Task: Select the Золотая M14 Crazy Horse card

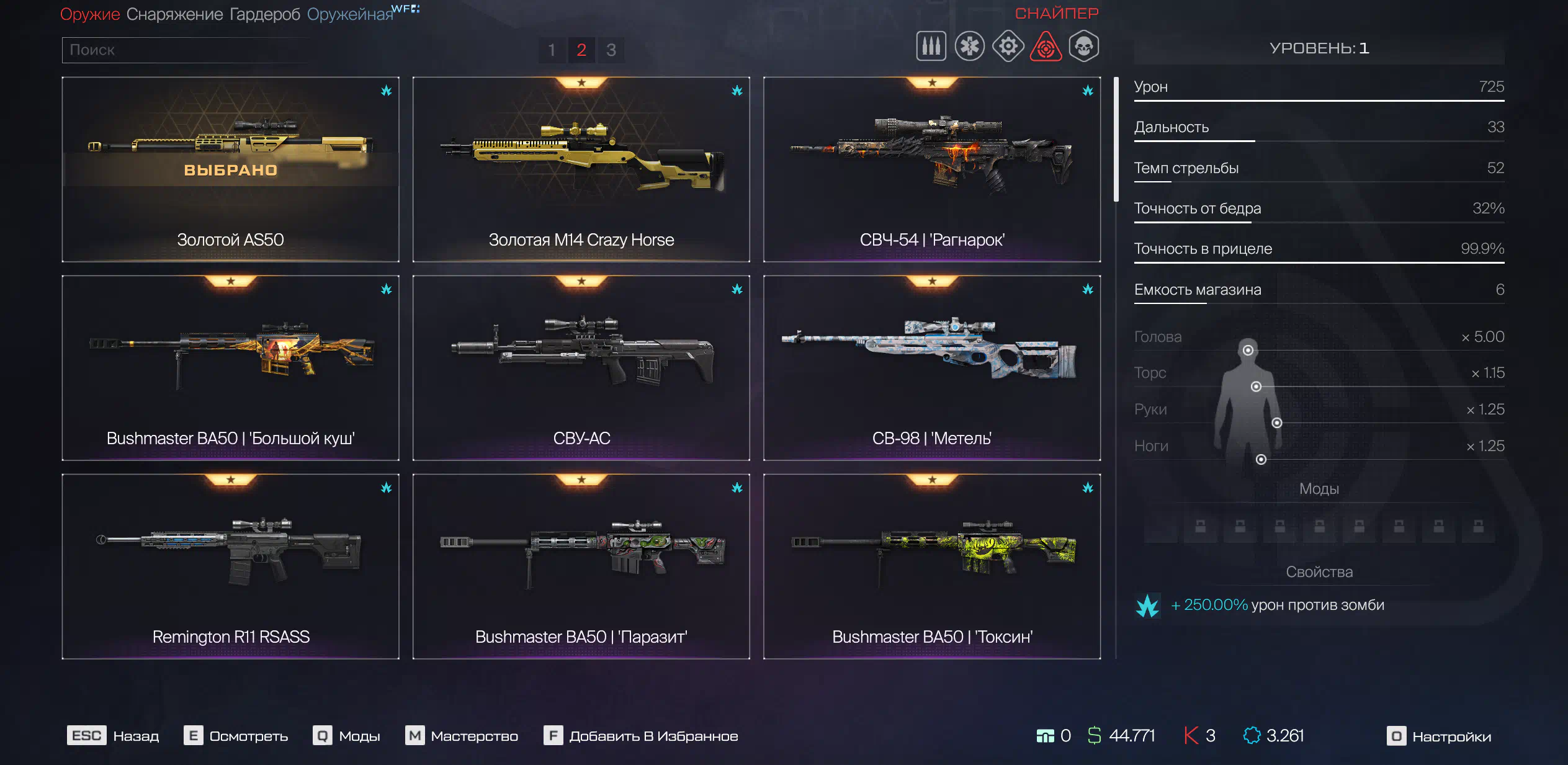Action: pyautogui.click(x=581, y=169)
